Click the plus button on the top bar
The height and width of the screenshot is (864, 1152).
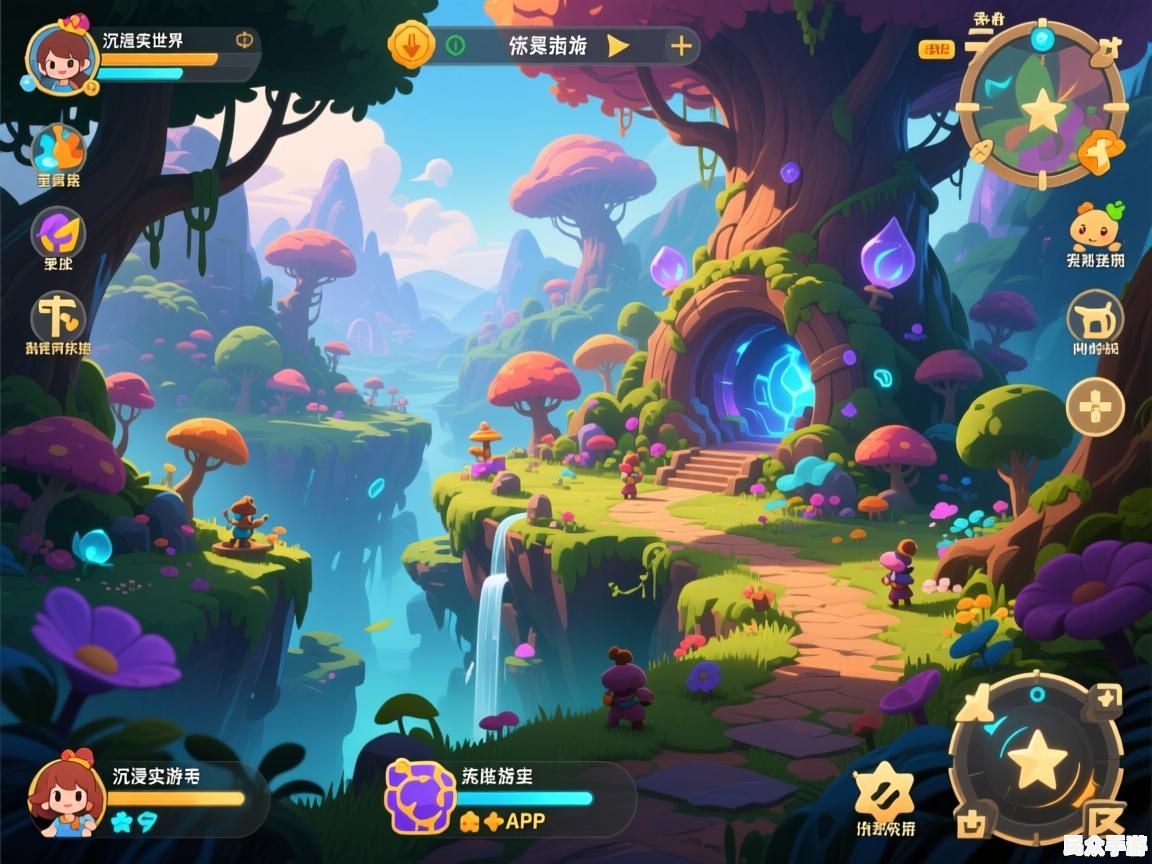(x=680, y=46)
